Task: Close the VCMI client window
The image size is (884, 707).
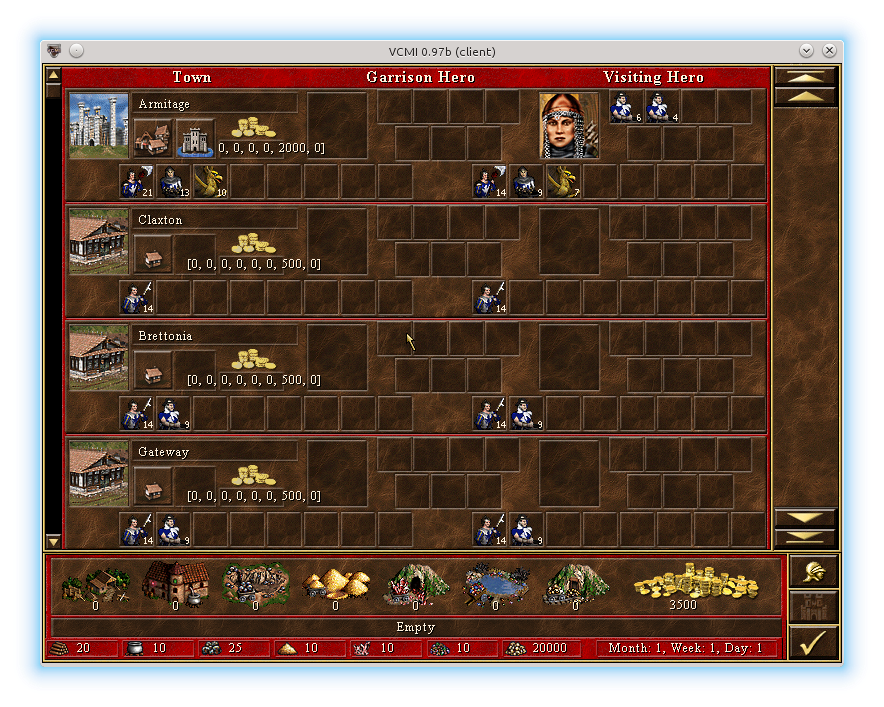Action: pyautogui.click(x=829, y=51)
